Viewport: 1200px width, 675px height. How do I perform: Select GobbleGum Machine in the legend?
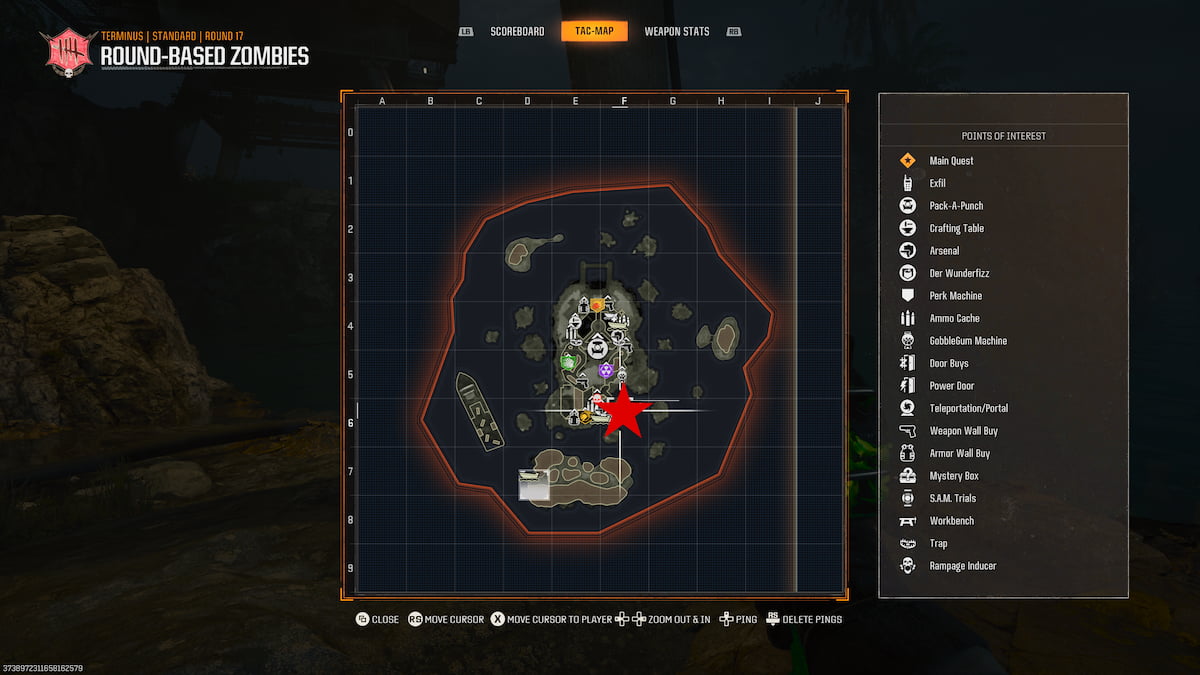[967, 341]
